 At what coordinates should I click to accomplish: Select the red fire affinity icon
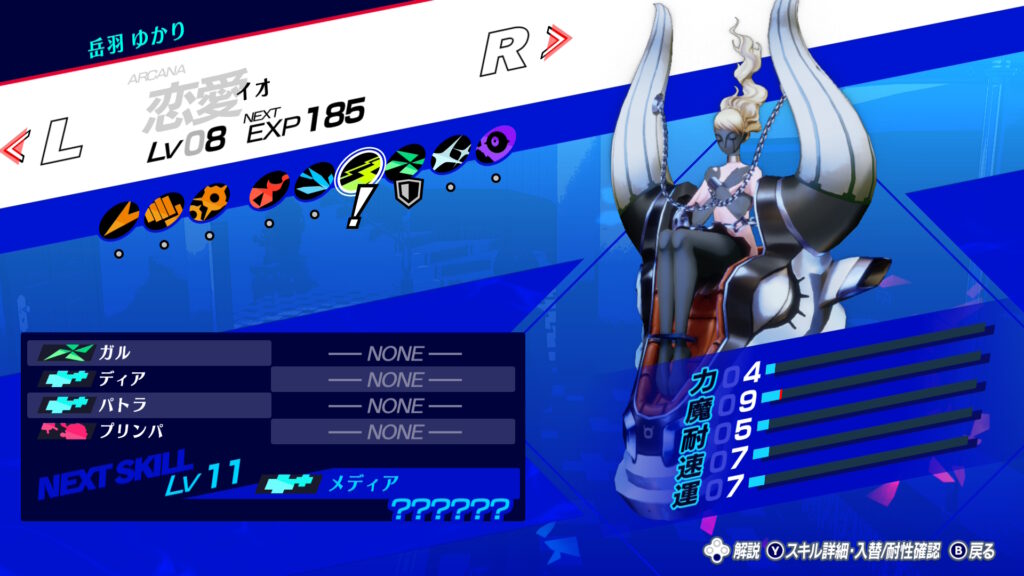(270, 188)
